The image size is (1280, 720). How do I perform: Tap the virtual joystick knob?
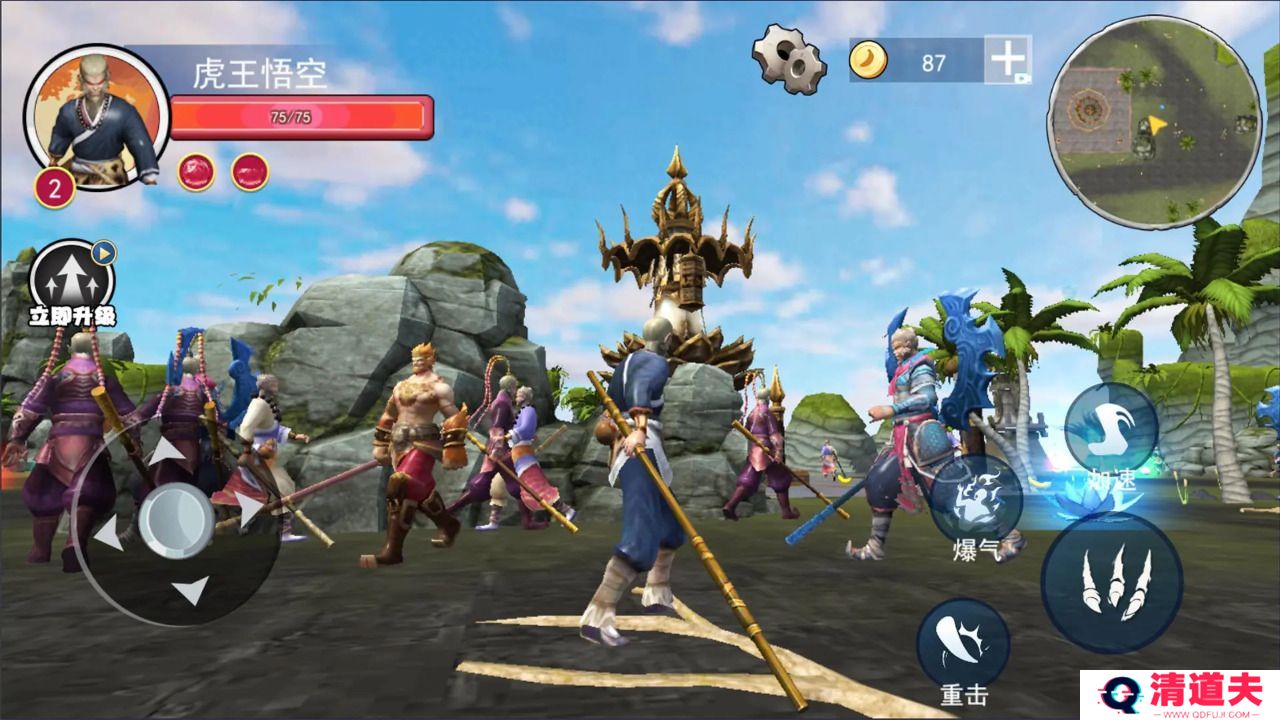[176, 521]
